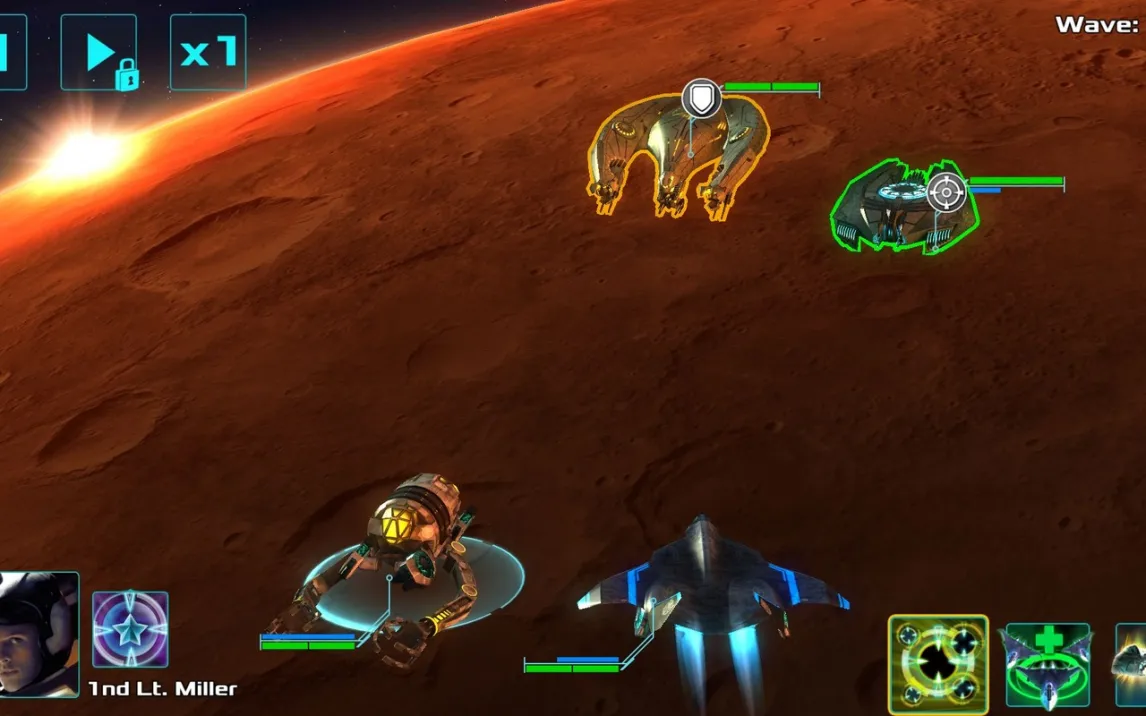Select 2nd Lt. Miller's pilot portrait
This screenshot has width=1146, height=716.
click(38, 632)
